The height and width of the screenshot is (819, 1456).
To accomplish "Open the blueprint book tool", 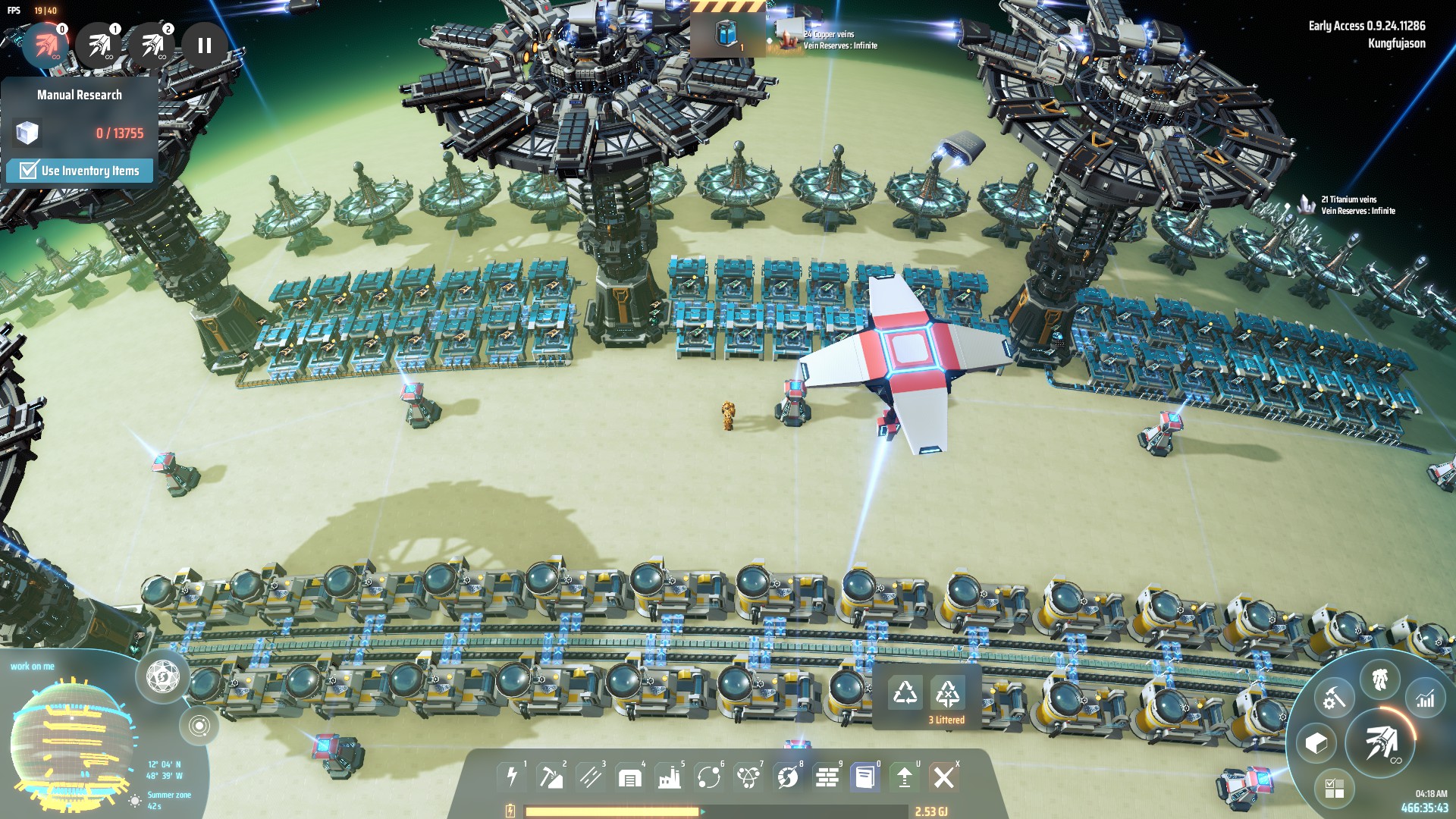I will (864, 777).
